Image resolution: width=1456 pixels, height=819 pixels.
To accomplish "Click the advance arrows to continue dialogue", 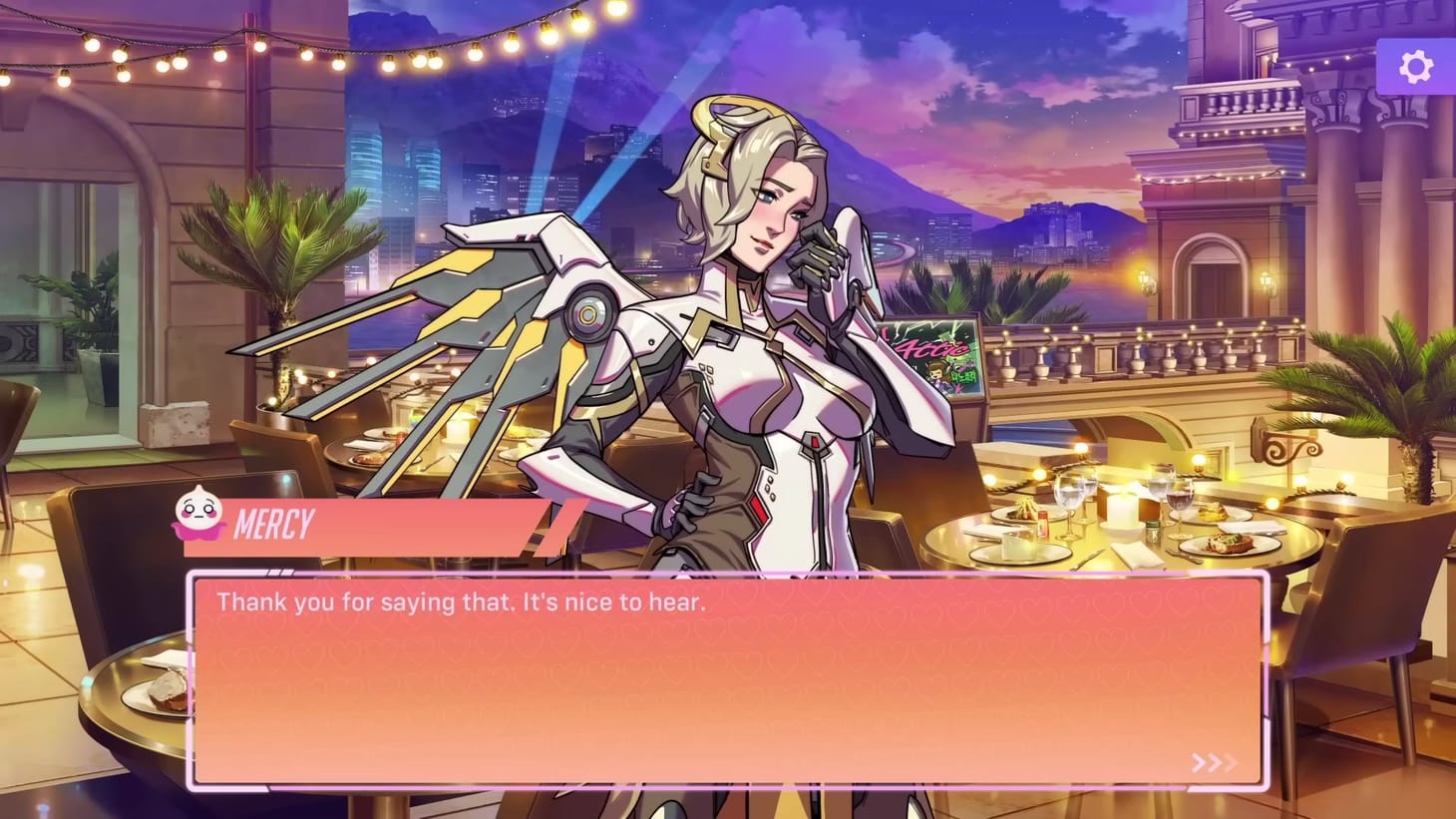I will click(1215, 762).
